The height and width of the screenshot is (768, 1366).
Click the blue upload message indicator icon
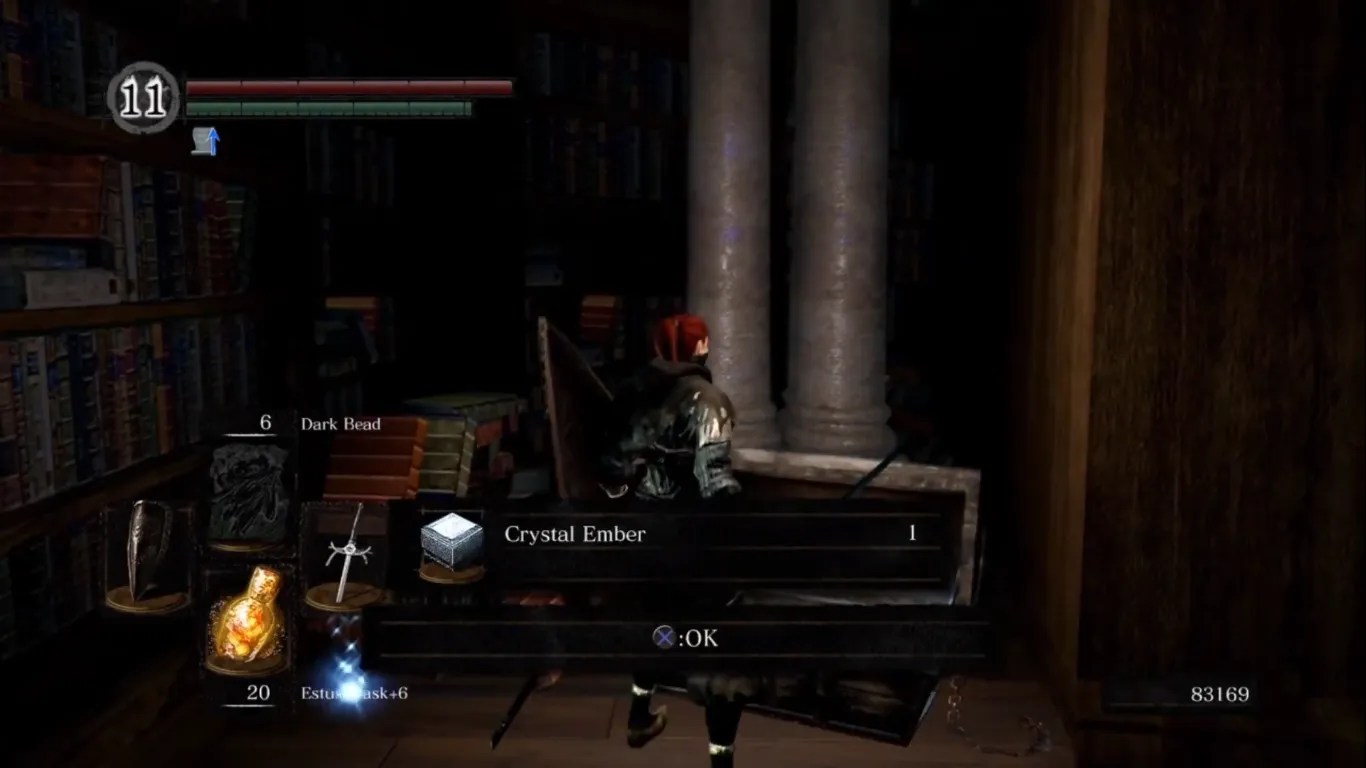[x=207, y=143]
